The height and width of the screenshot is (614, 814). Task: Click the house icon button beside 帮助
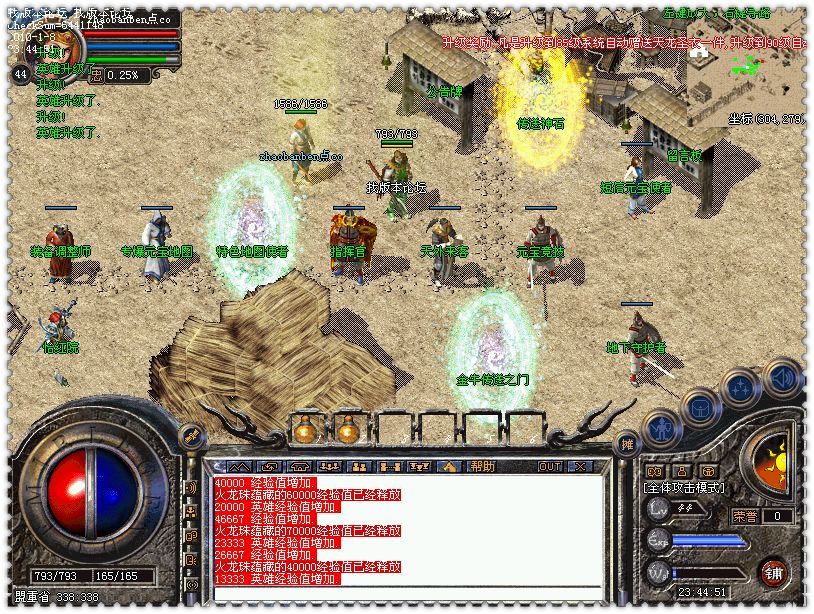tap(449, 466)
